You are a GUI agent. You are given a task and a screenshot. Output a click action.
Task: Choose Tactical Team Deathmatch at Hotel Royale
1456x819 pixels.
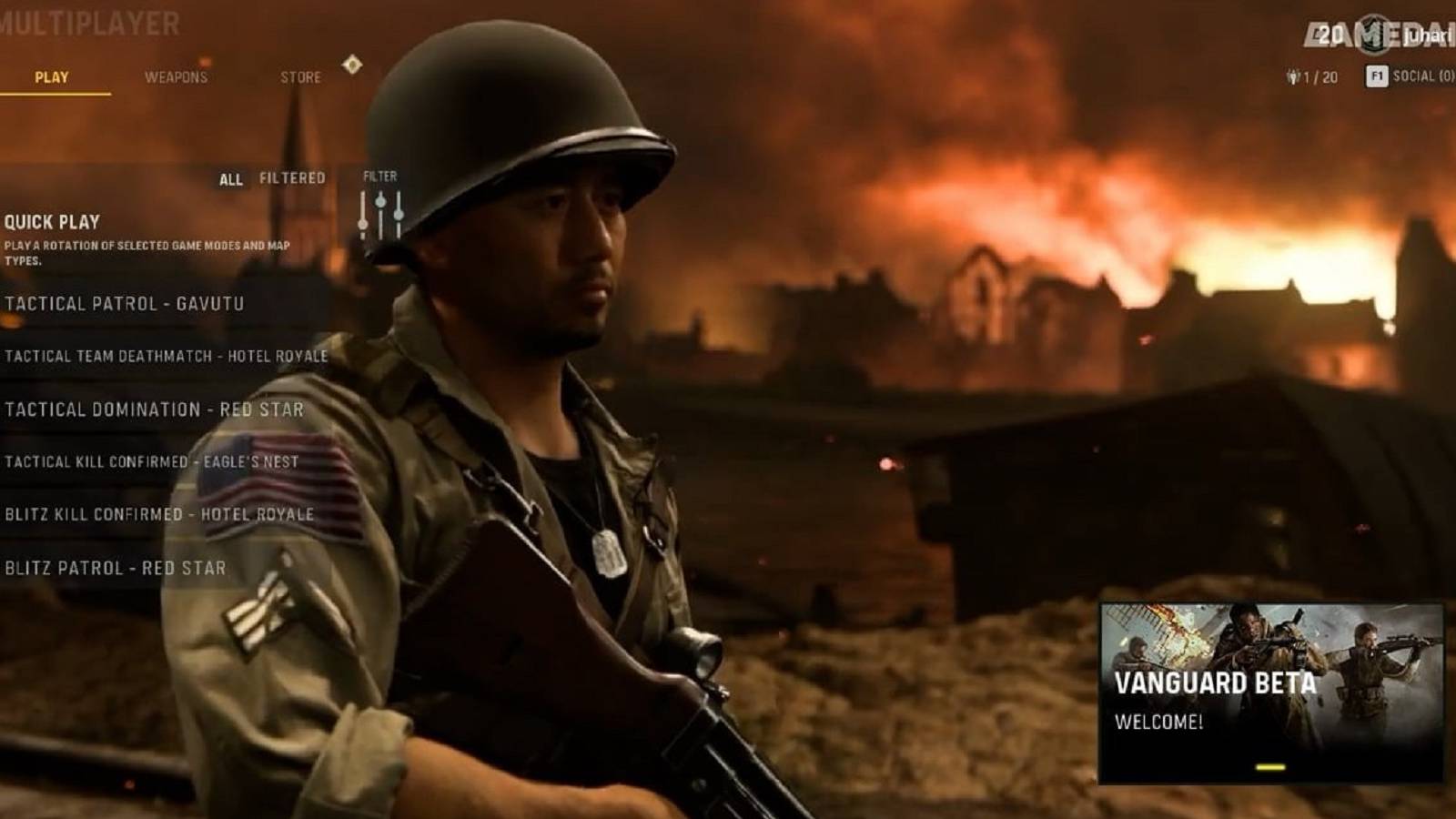tap(167, 358)
